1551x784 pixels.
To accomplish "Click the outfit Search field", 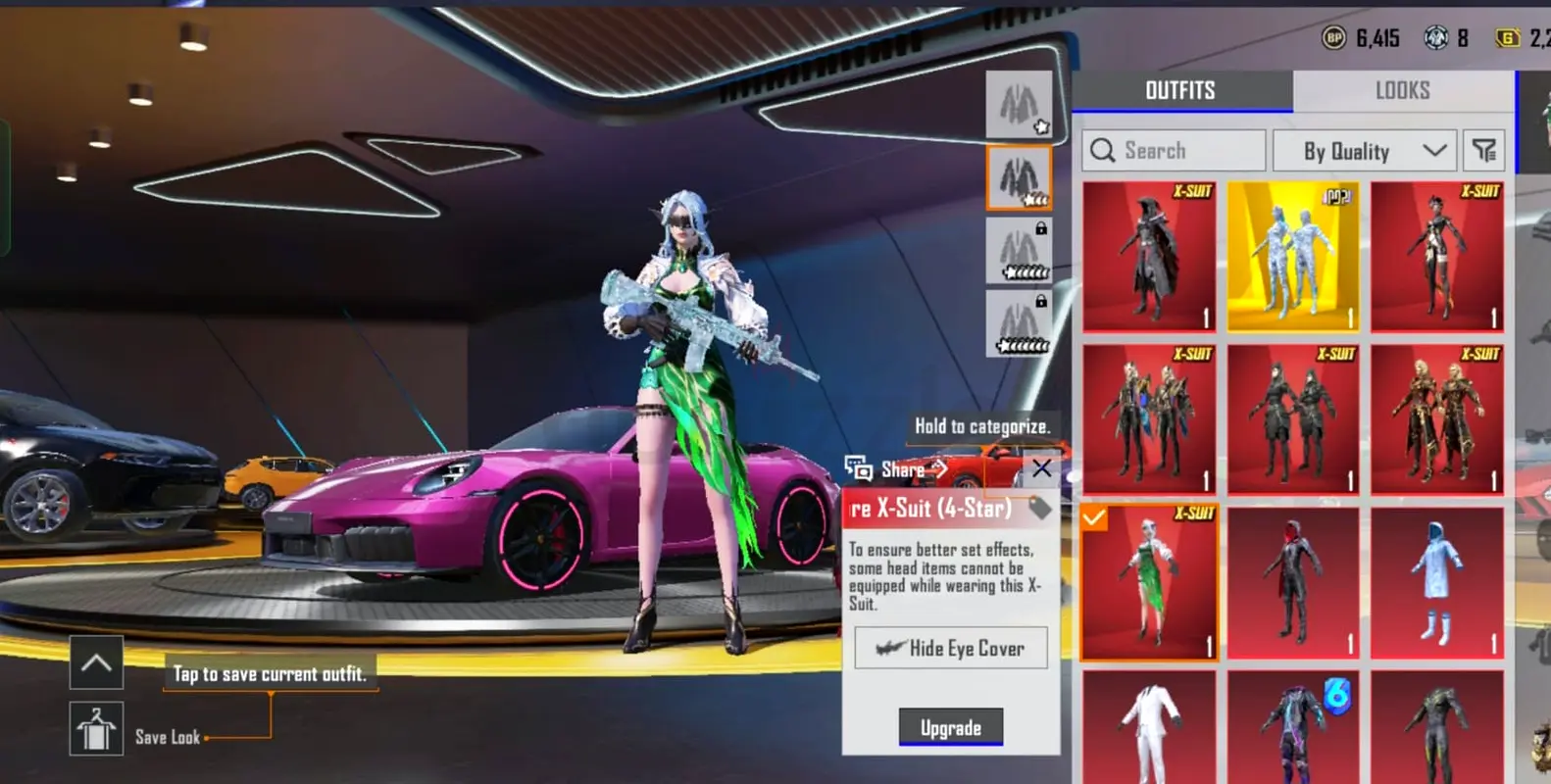I will pyautogui.click(x=1175, y=151).
